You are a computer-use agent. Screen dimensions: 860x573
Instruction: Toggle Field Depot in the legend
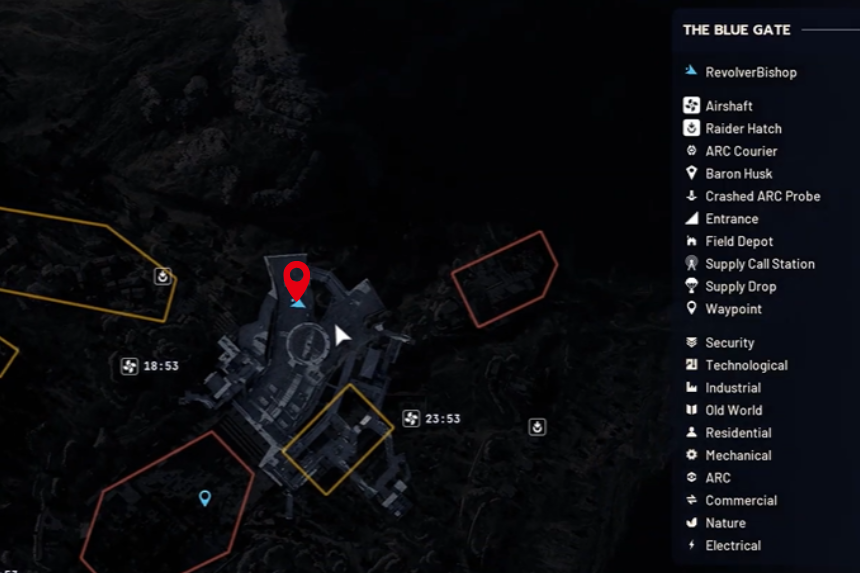point(739,242)
